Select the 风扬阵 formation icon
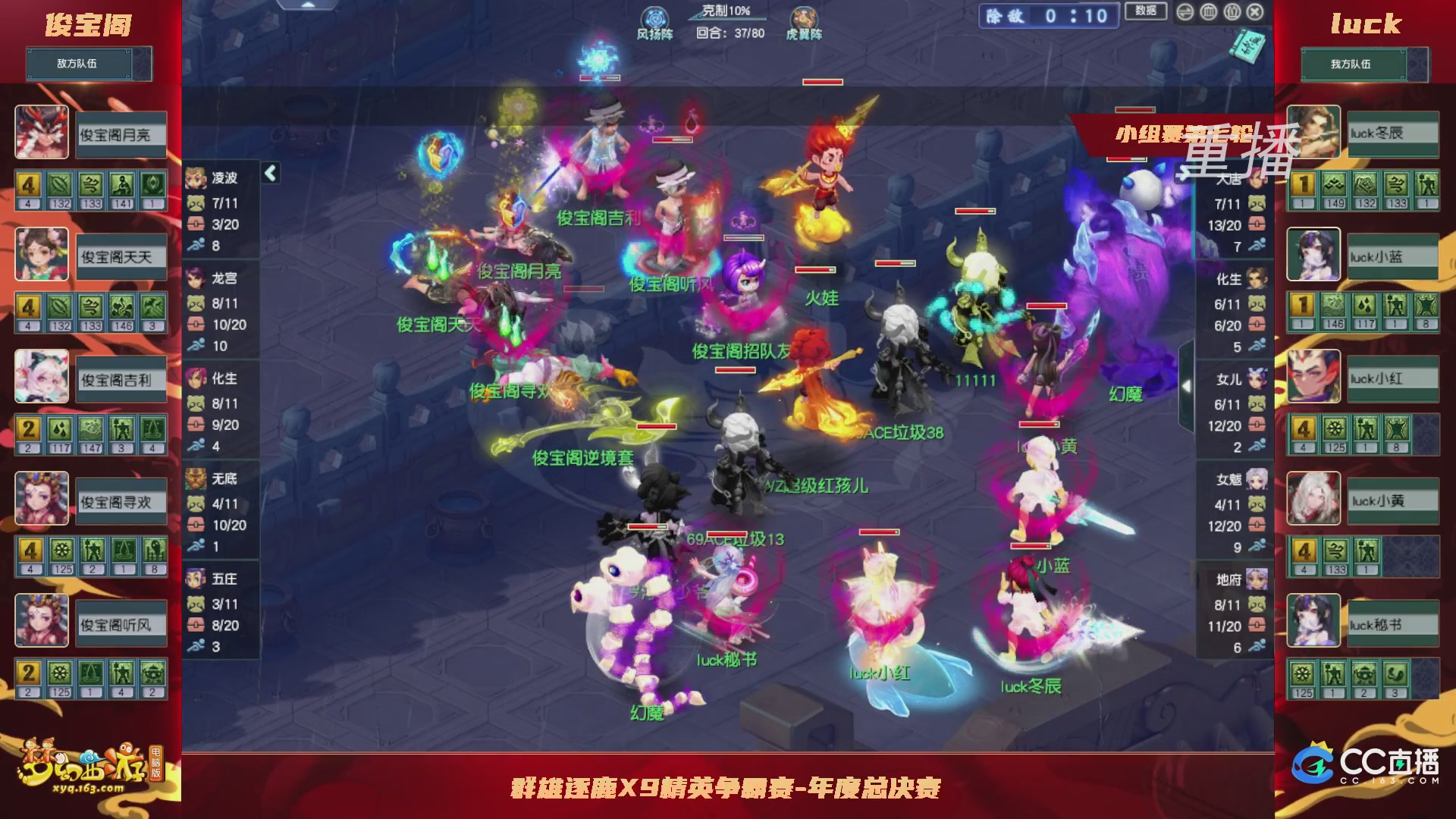This screenshot has height=819, width=1456. coord(654,18)
